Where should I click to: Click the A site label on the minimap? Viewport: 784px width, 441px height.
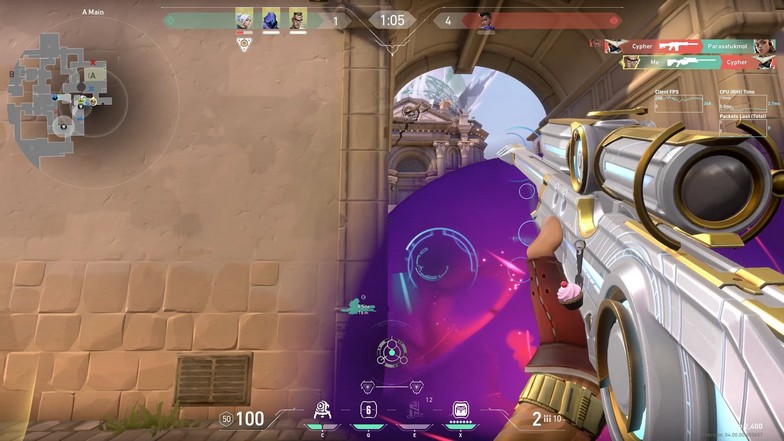[92, 74]
